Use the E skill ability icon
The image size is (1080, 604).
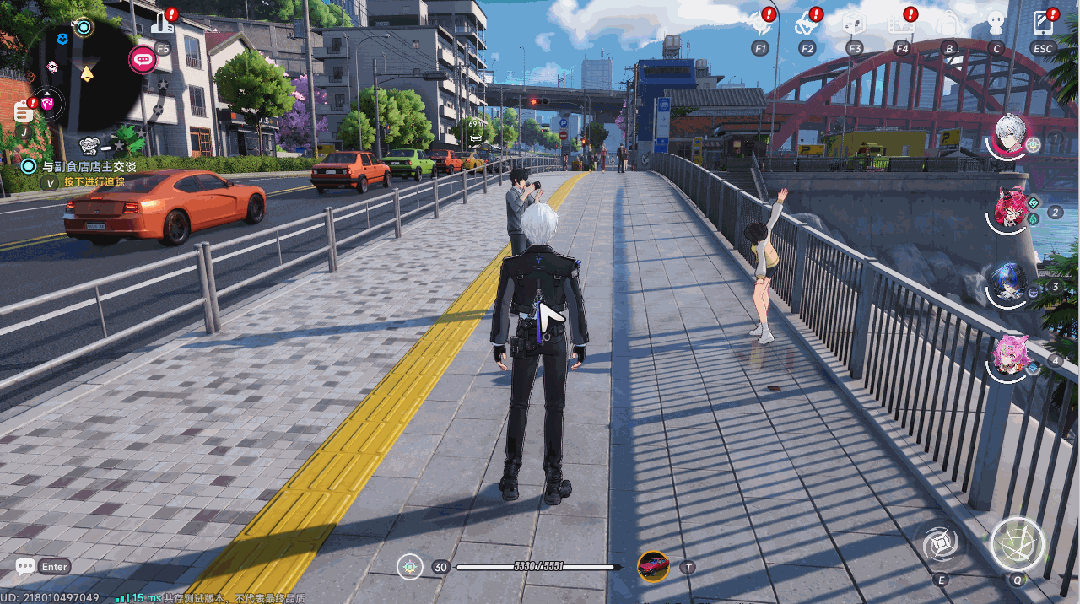coord(941,545)
